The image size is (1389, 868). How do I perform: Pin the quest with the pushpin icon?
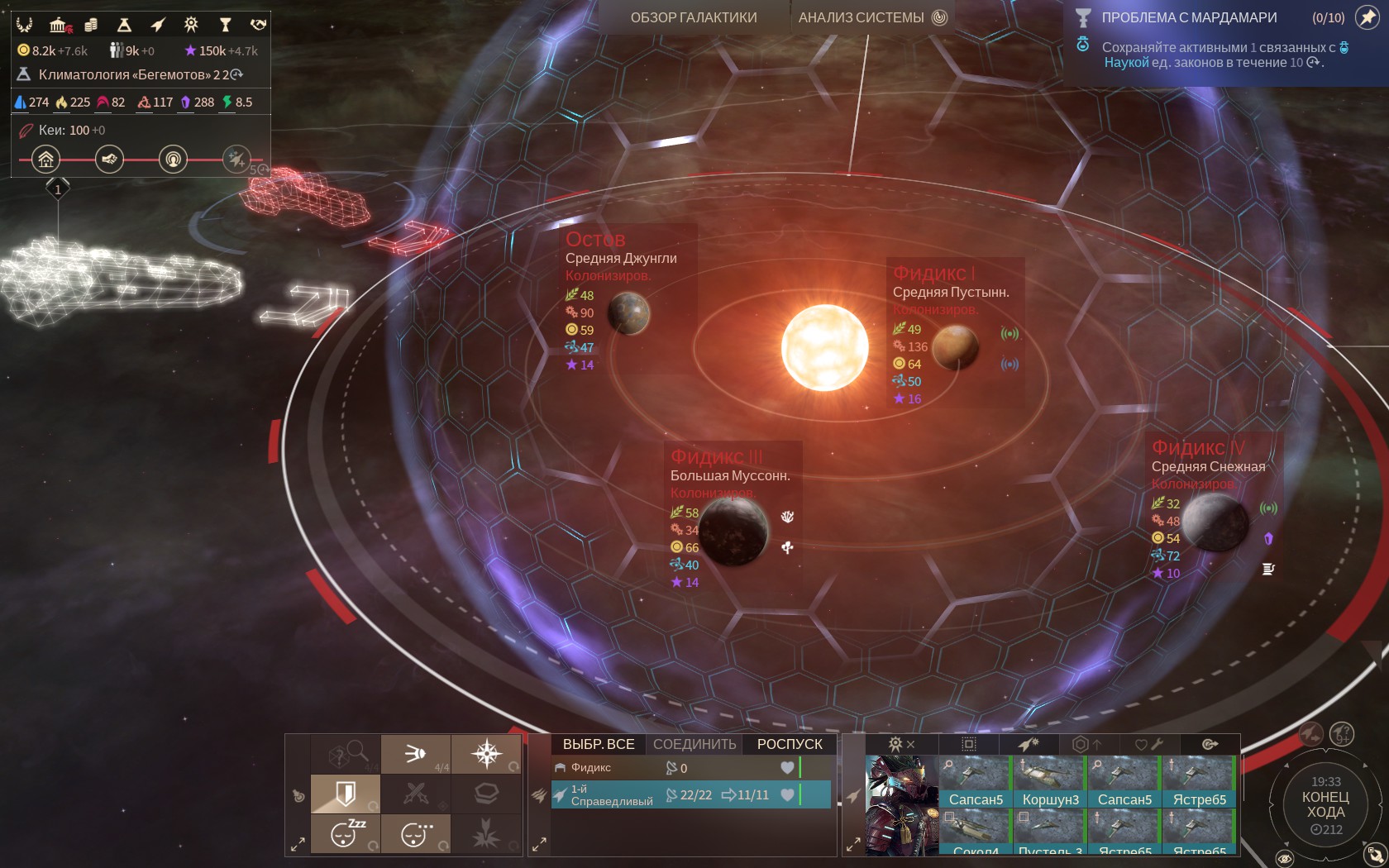pos(1367,18)
